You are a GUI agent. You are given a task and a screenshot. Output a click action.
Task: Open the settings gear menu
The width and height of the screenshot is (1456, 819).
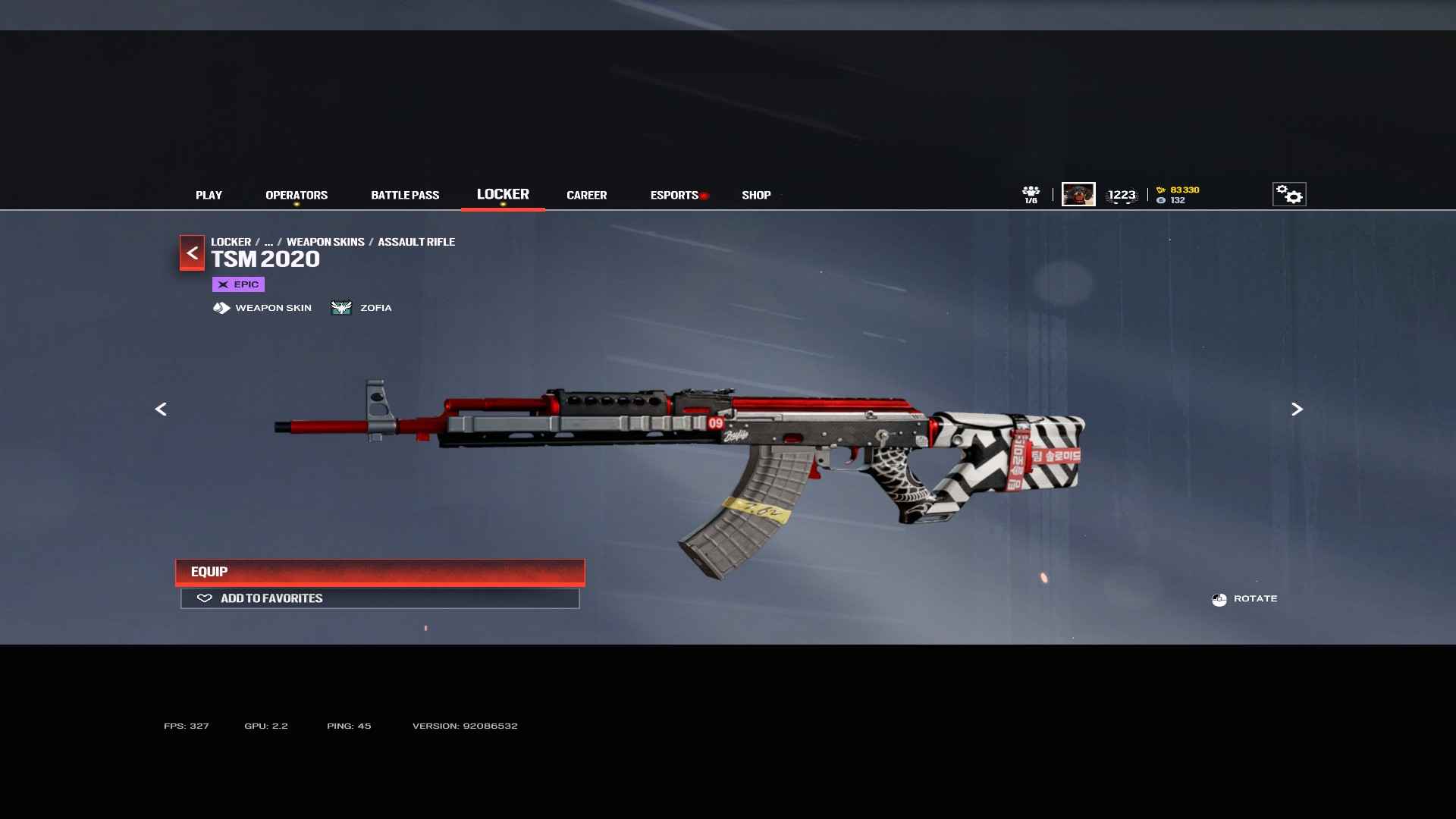click(1288, 194)
